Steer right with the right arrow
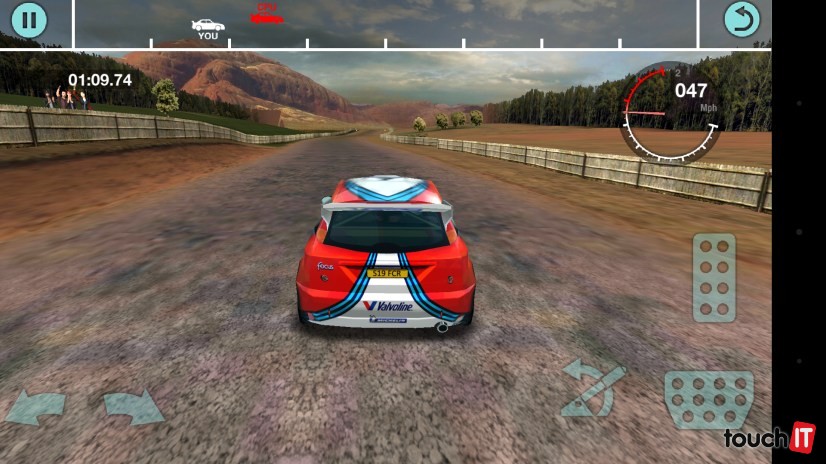Screen dimensions: 826x464 pos(133,407)
